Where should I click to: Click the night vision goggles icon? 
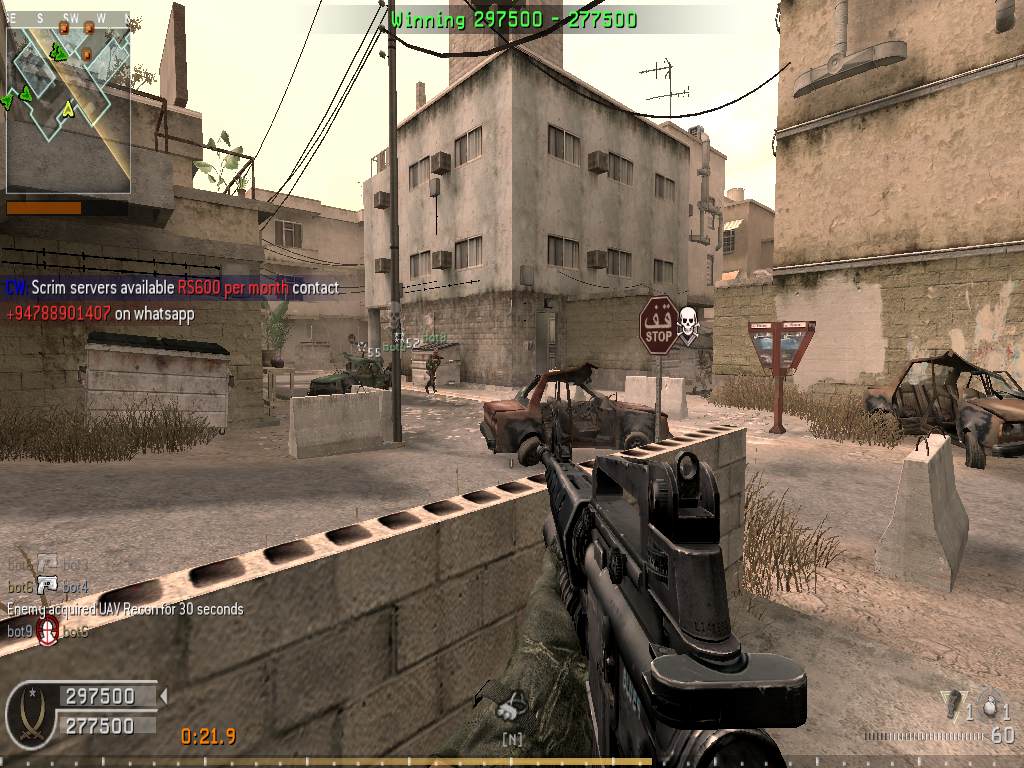click(512, 708)
